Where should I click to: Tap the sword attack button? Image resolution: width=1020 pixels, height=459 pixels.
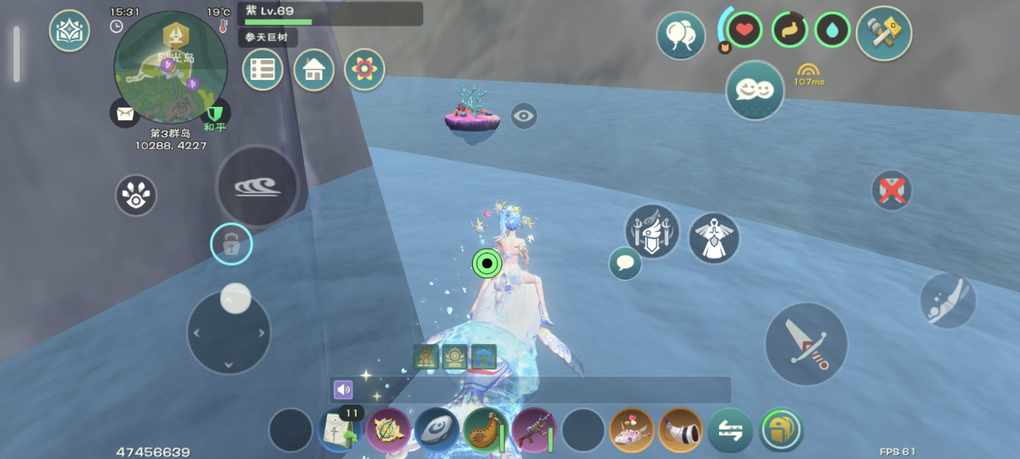click(806, 343)
